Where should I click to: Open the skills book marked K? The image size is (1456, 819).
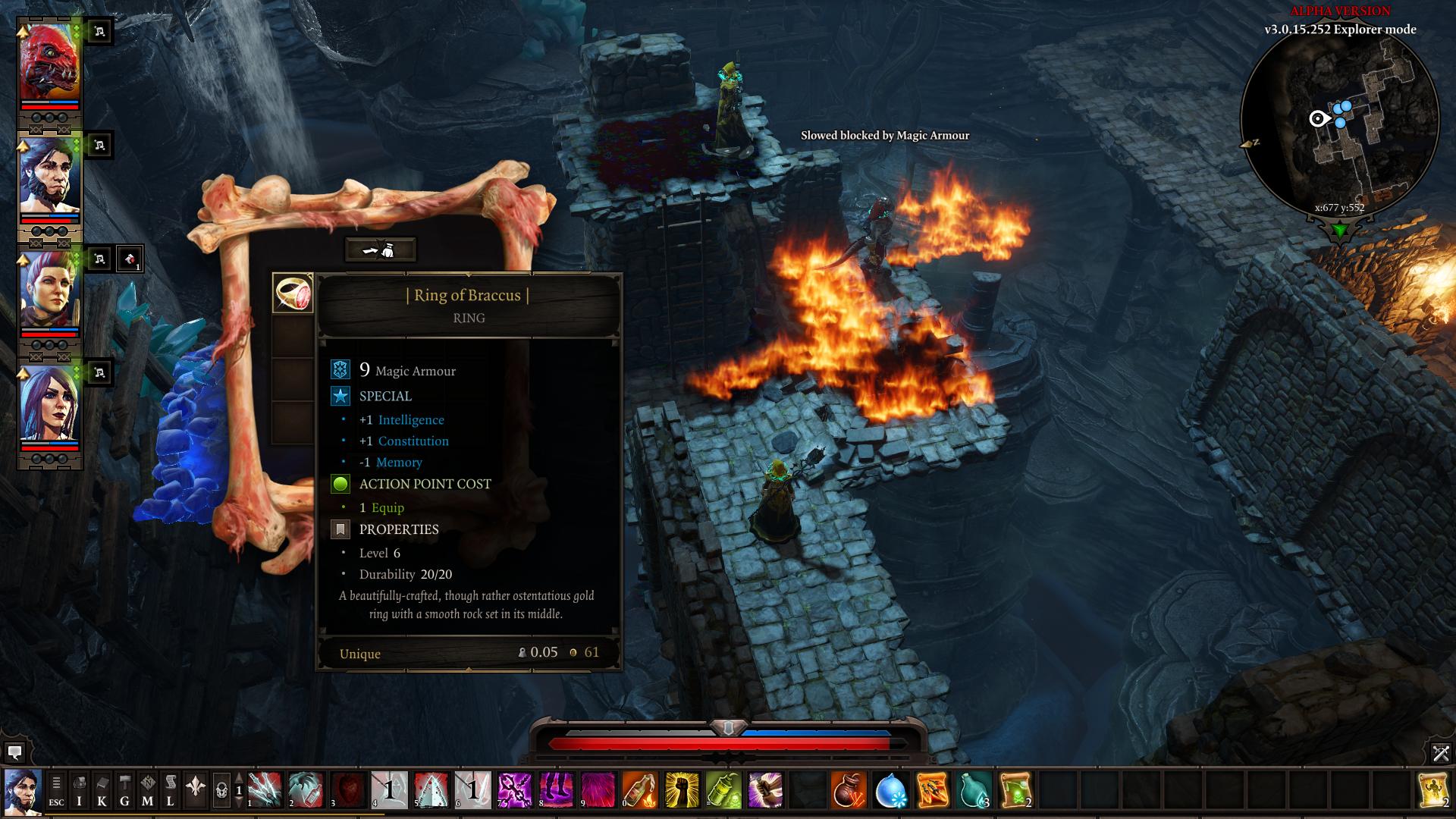click(x=102, y=791)
